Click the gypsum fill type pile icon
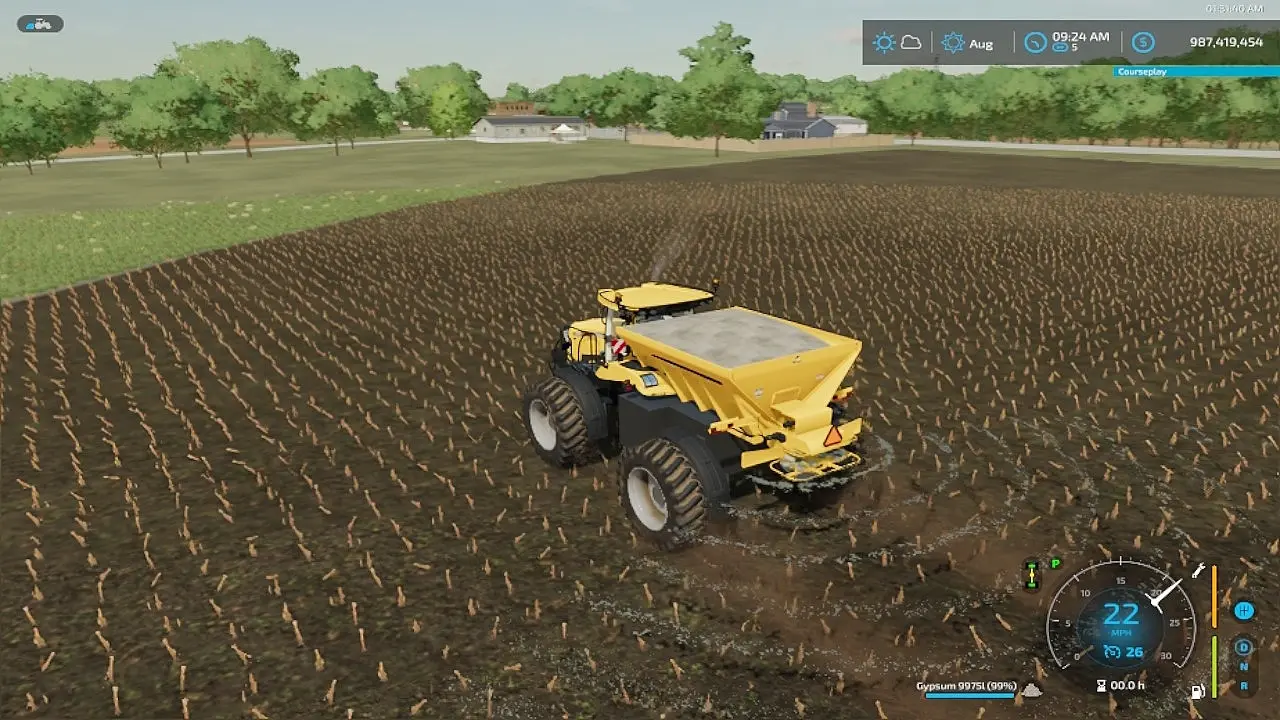 pos(1033,690)
